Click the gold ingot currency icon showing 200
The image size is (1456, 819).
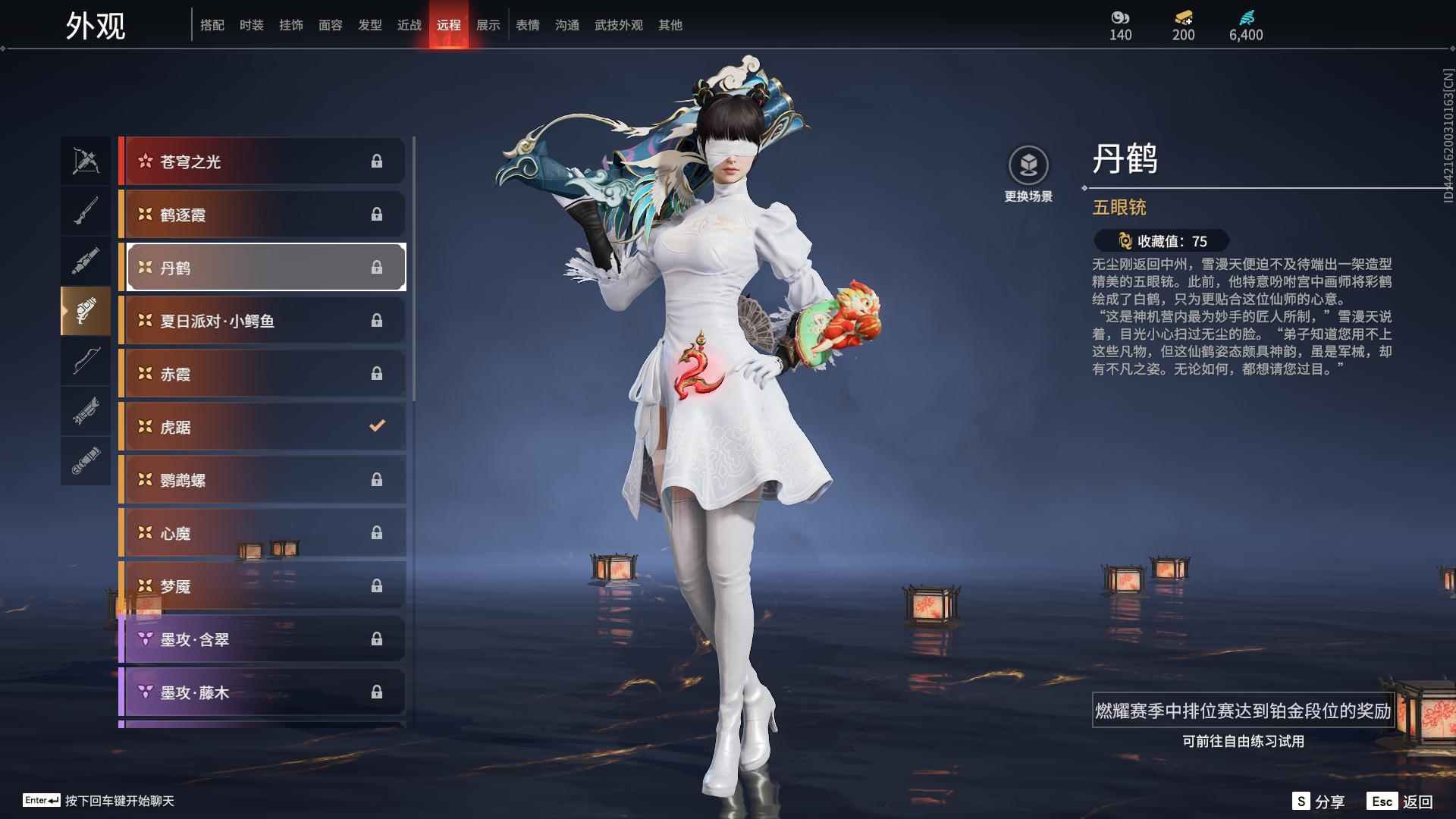(x=1184, y=17)
